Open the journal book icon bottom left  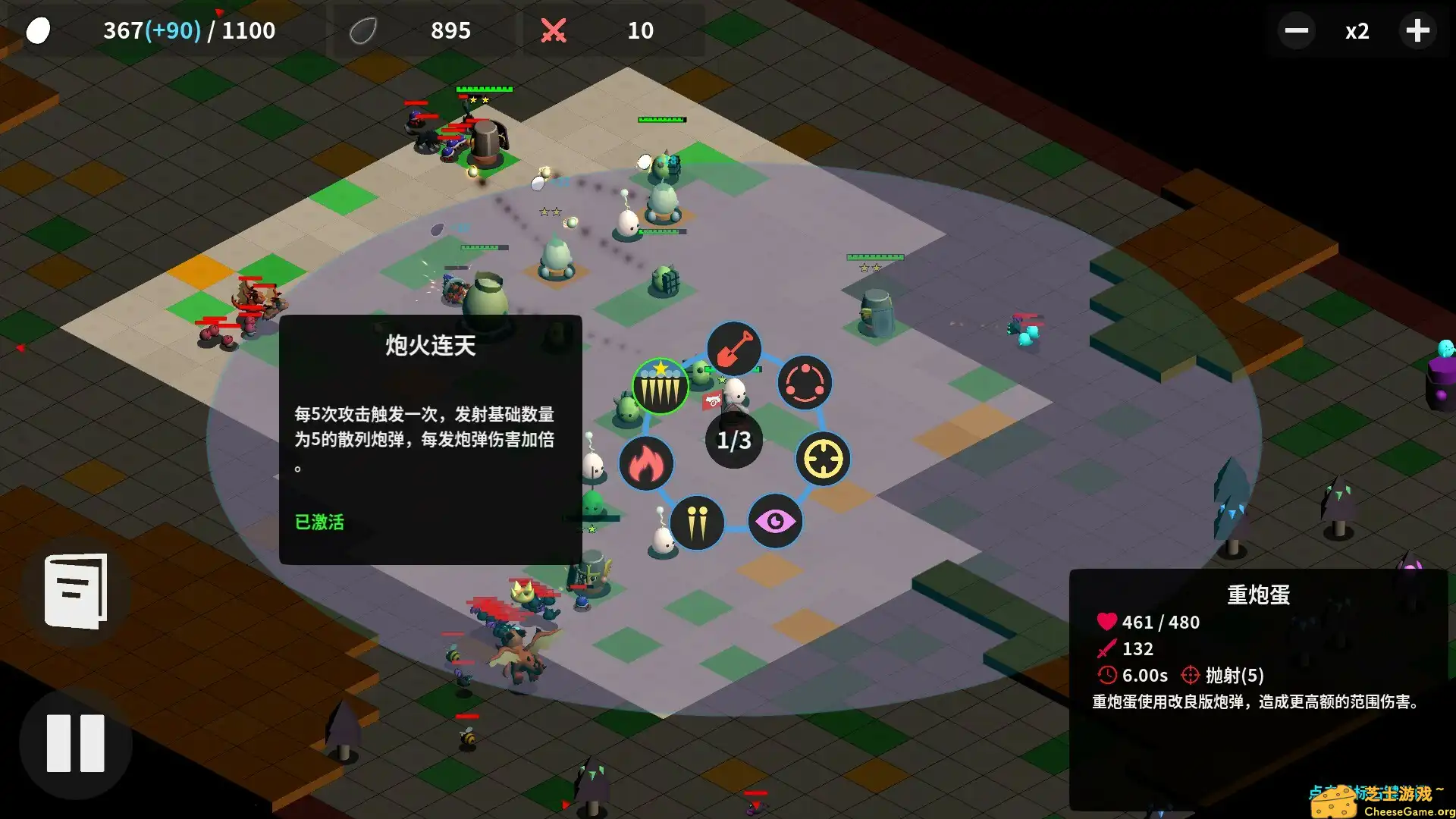(x=74, y=593)
